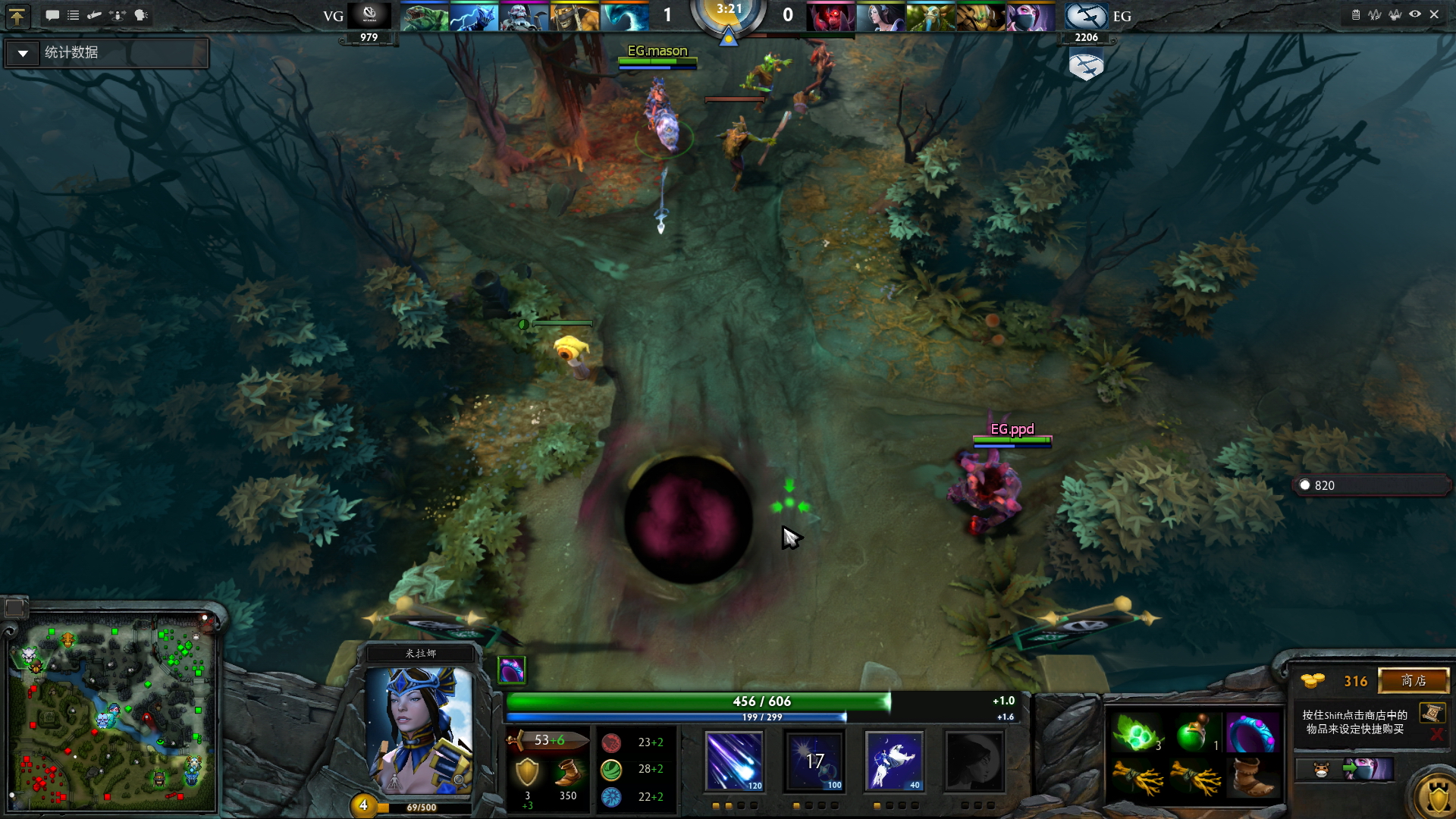Viewport: 1456px width, 819px height.
Task: Open the shop with the 商店 button
Action: tap(1414, 681)
